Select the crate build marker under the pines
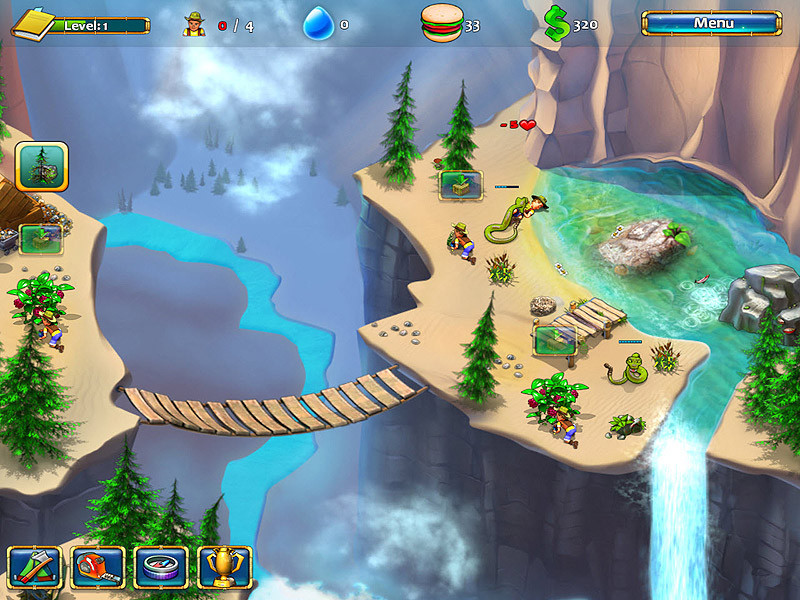 460,184
